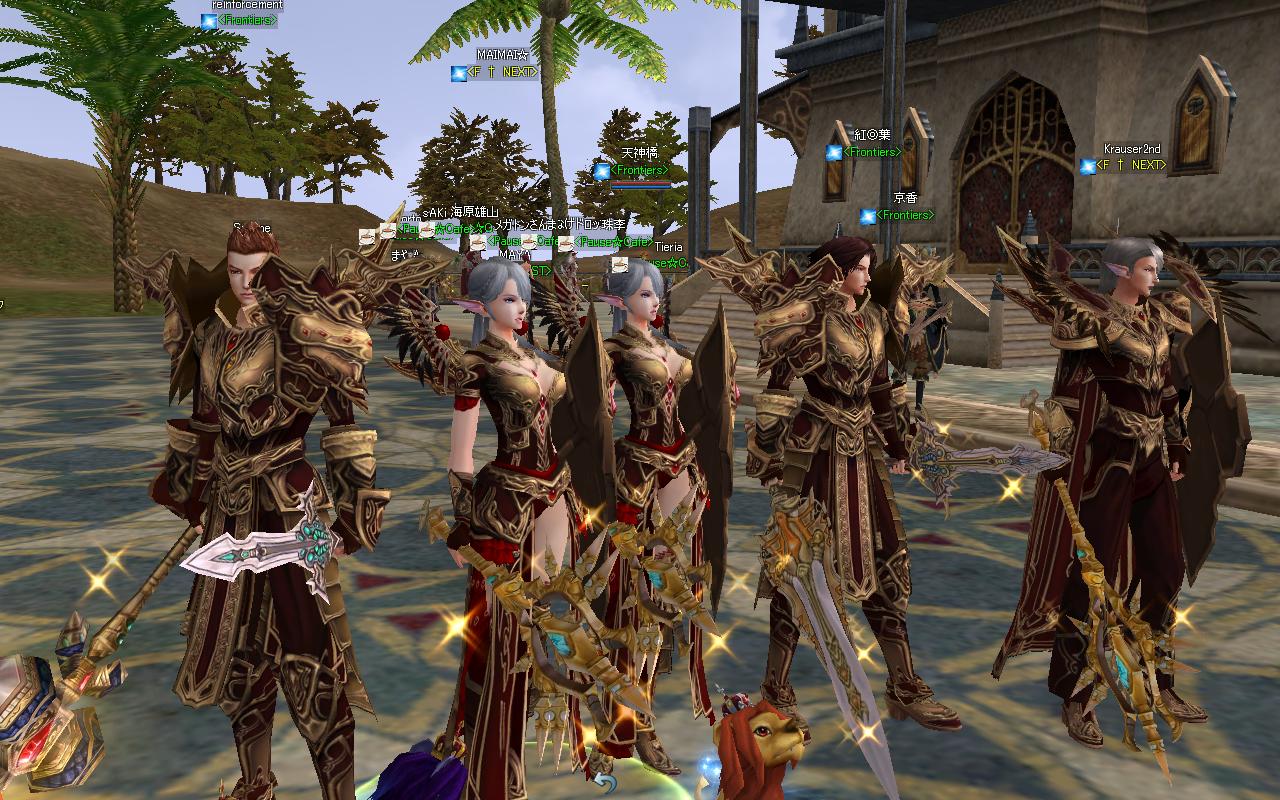Choose the MAIMAI☆ player nameplate
Screen dimensions: 1280x800
point(502,55)
